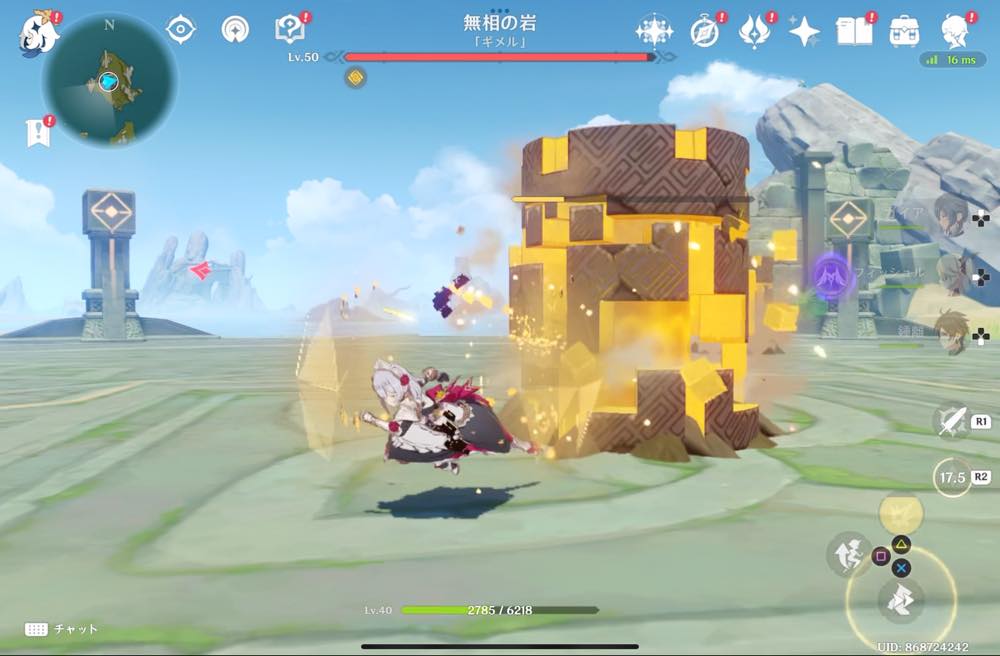The image size is (1000, 656).
Task: Open the circular minimap
Action: 110,81
